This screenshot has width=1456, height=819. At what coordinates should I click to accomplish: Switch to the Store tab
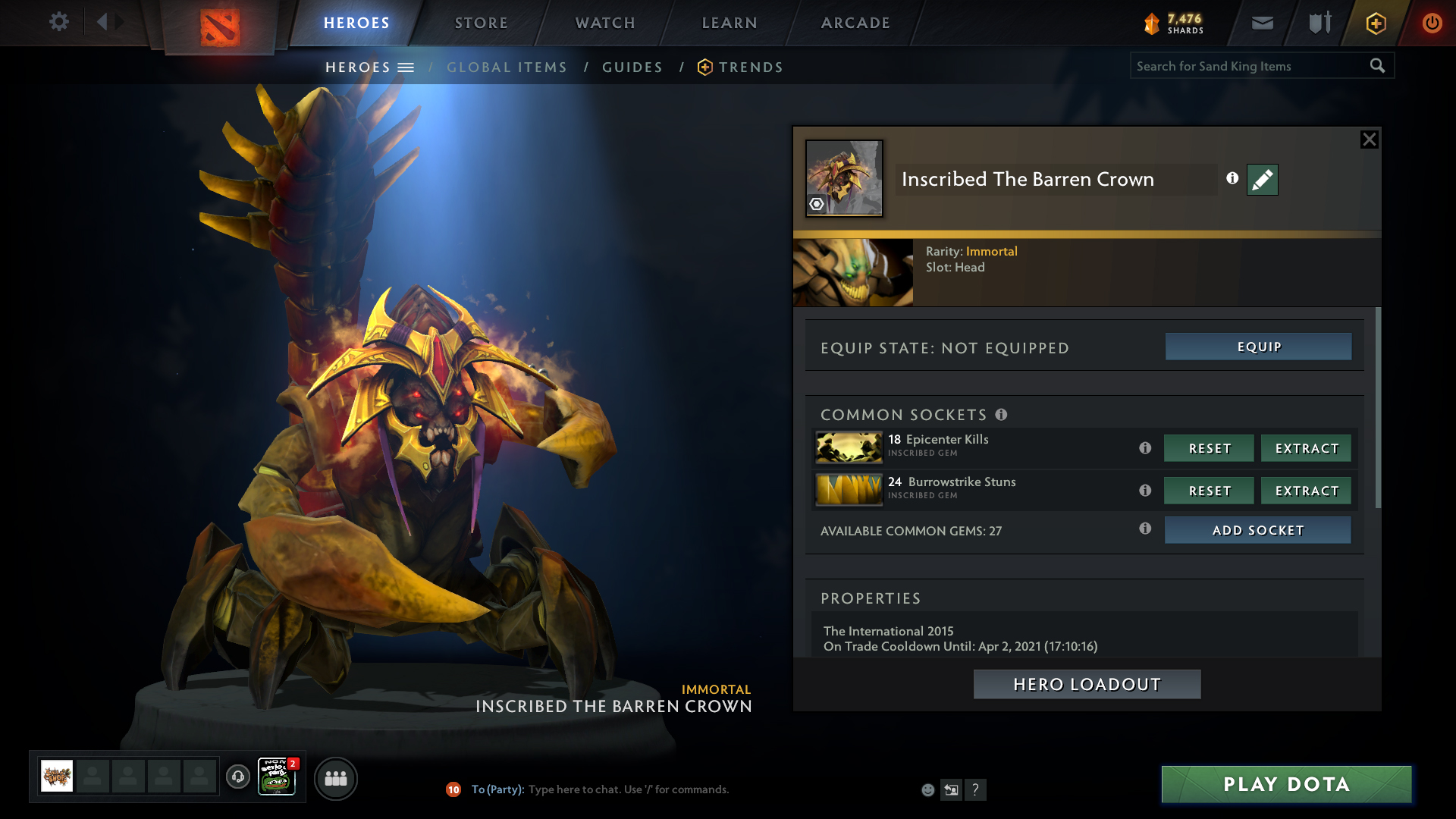tap(481, 23)
